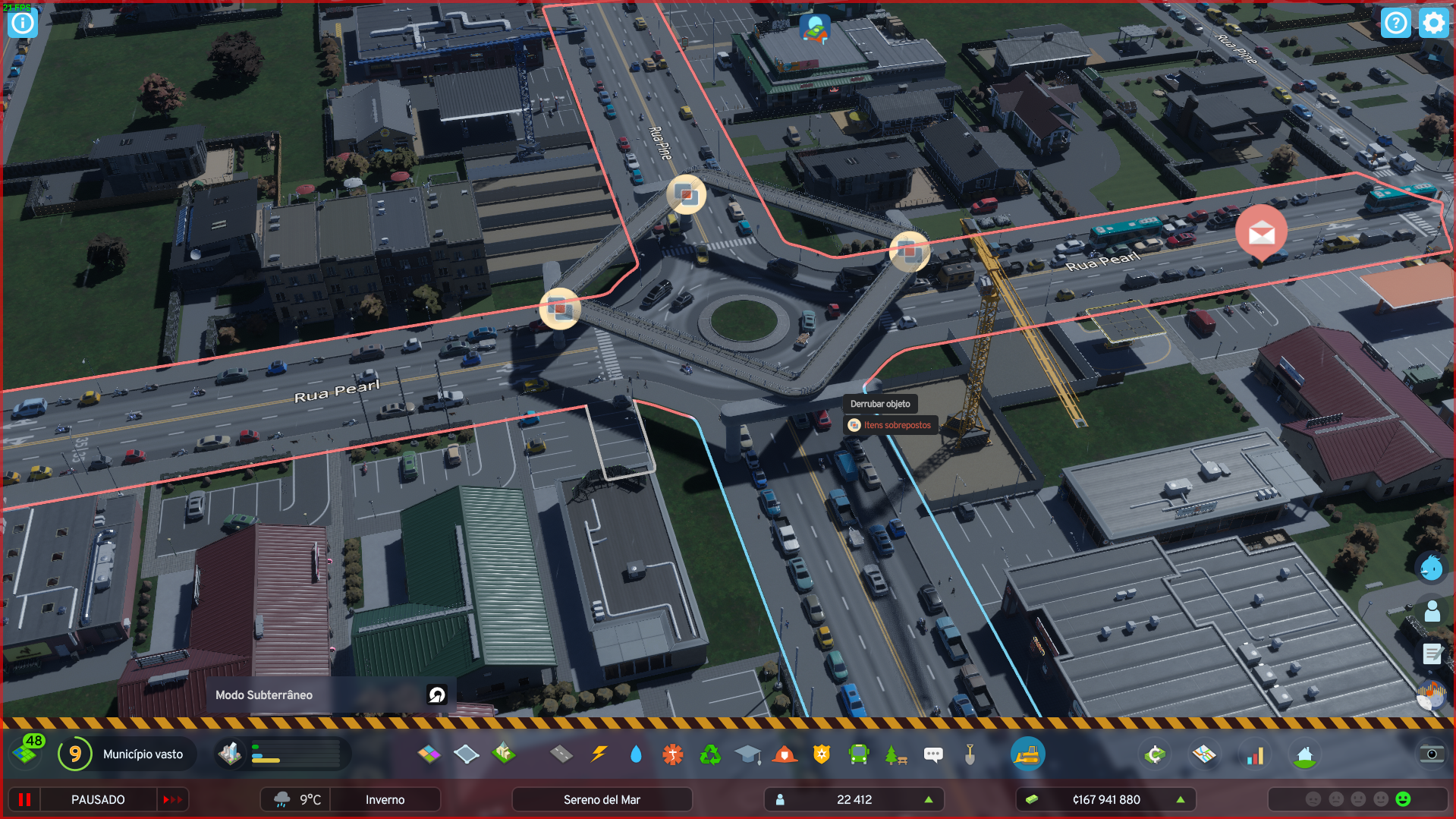Open settings via the gear button
This screenshot has width=1456, height=819.
coord(1433,23)
